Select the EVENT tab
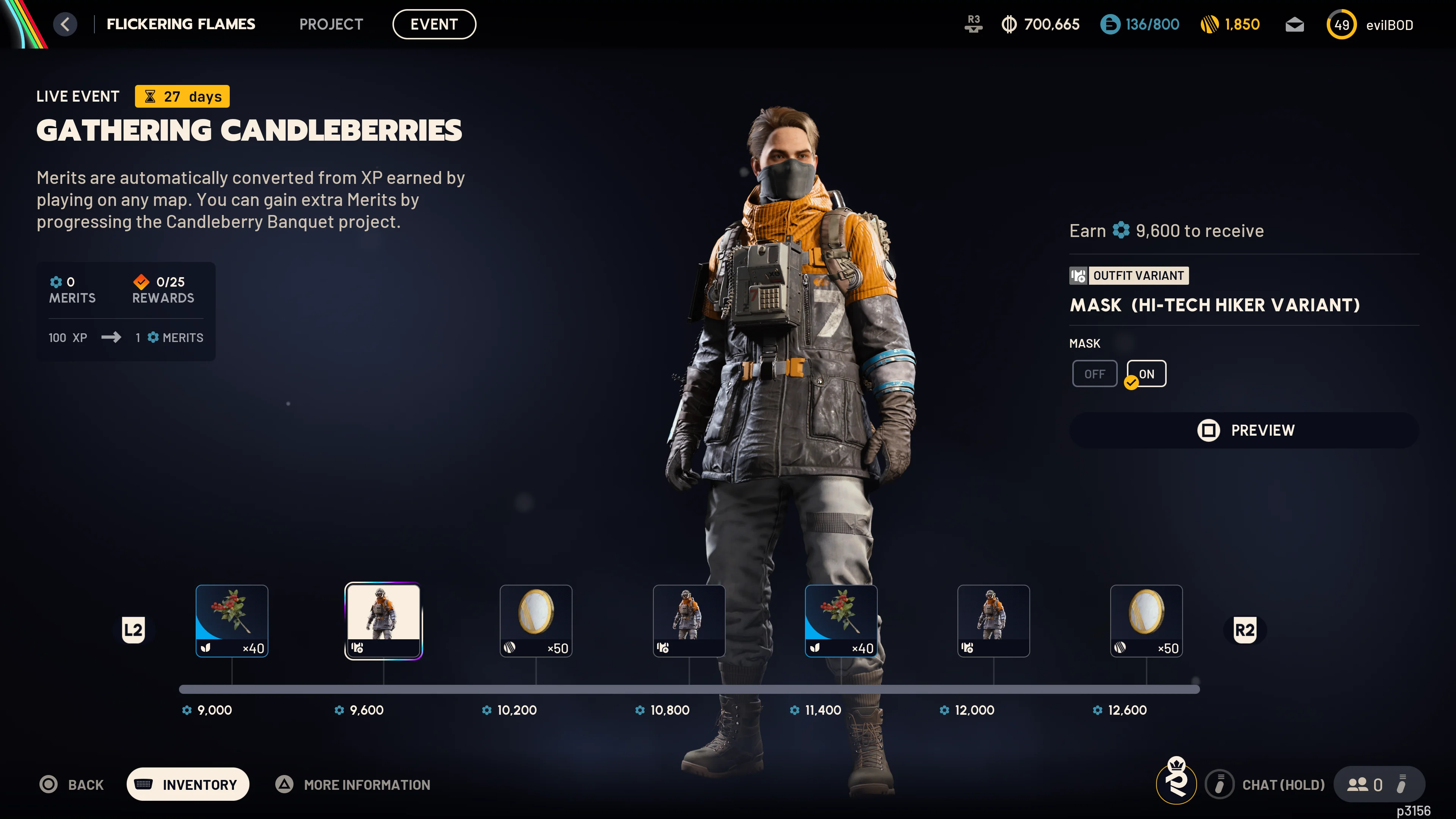Viewport: 1456px width, 819px height. click(x=434, y=24)
